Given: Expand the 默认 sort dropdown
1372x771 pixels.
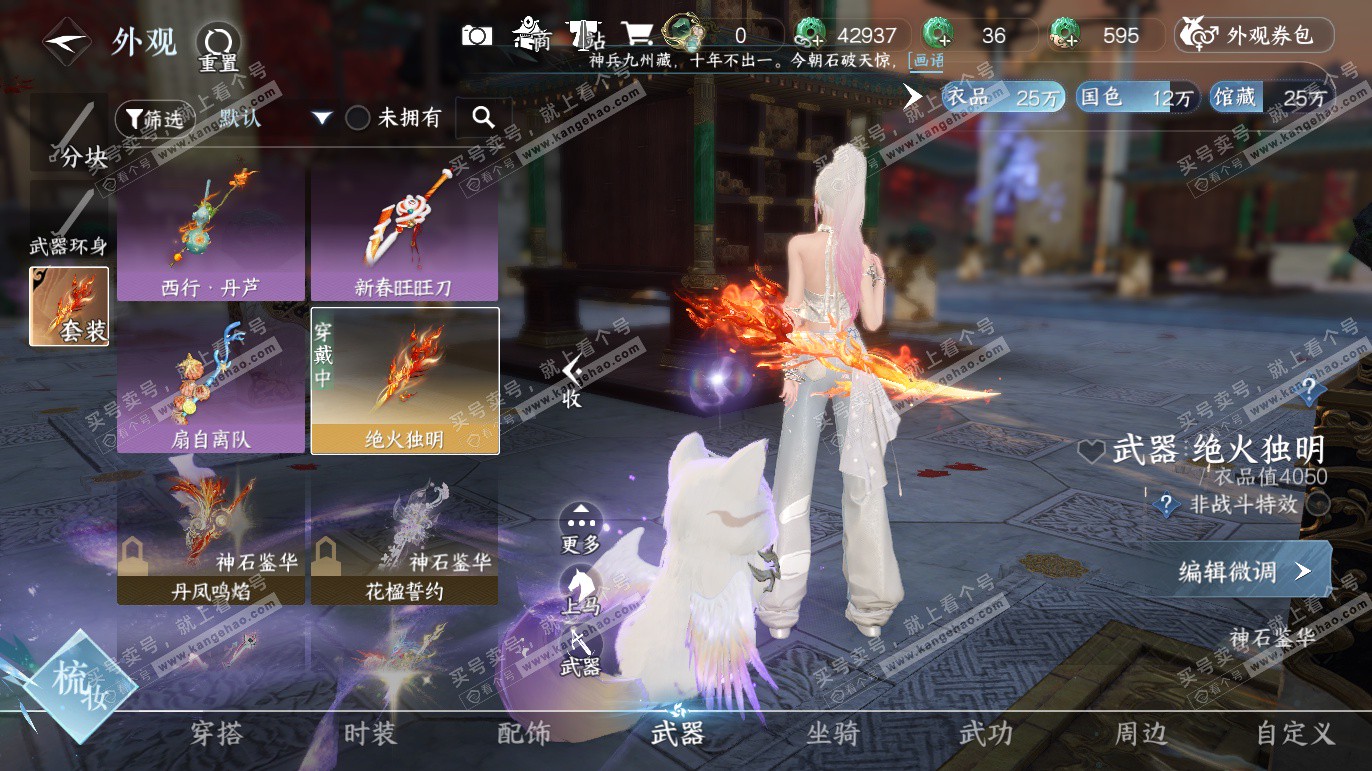Looking at the screenshot, I should pos(321,118).
